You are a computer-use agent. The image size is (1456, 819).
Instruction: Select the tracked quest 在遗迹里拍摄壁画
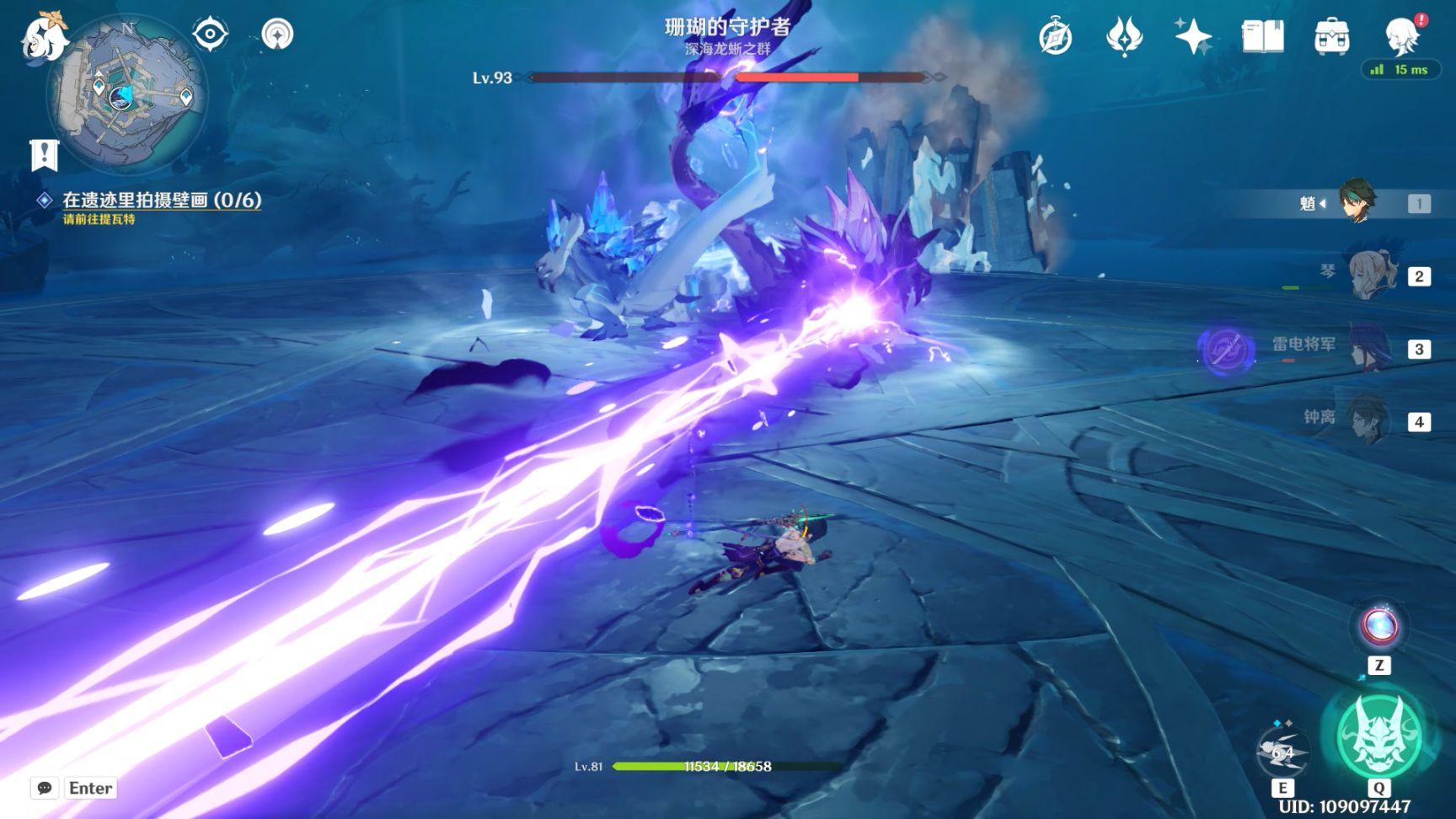[x=161, y=201]
